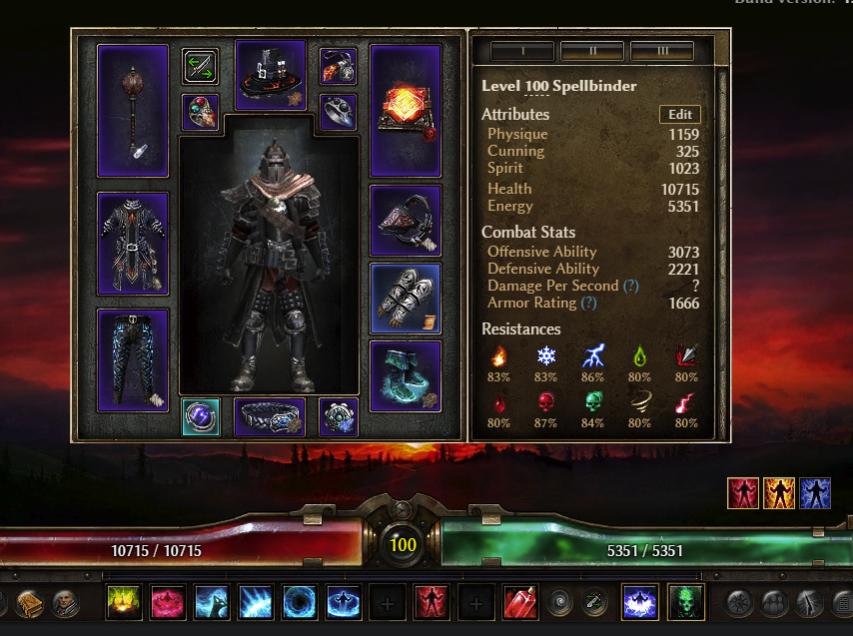Use the red health potion slot
This screenshot has width=853, height=636.
coord(520,602)
